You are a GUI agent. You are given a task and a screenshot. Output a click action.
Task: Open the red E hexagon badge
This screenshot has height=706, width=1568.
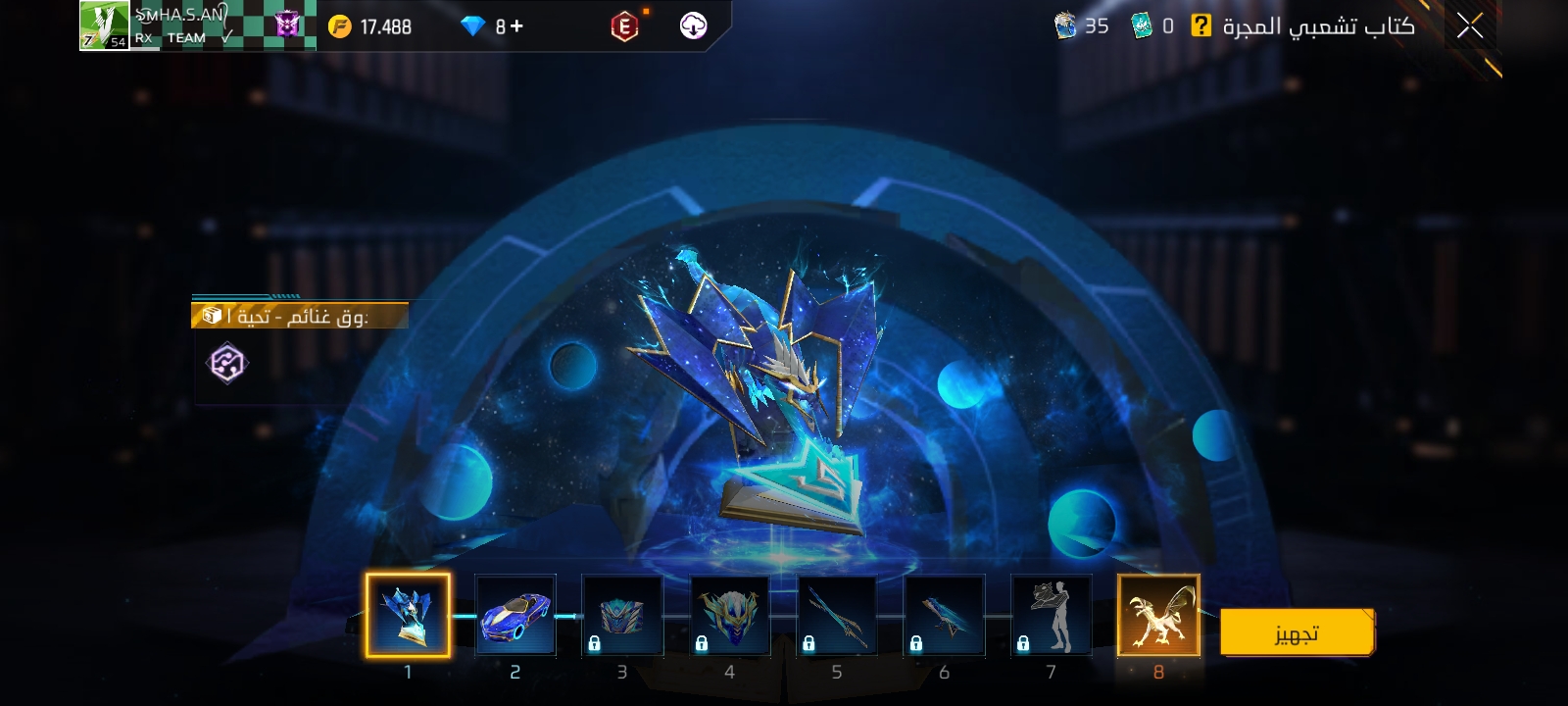[x=624, y=26]
